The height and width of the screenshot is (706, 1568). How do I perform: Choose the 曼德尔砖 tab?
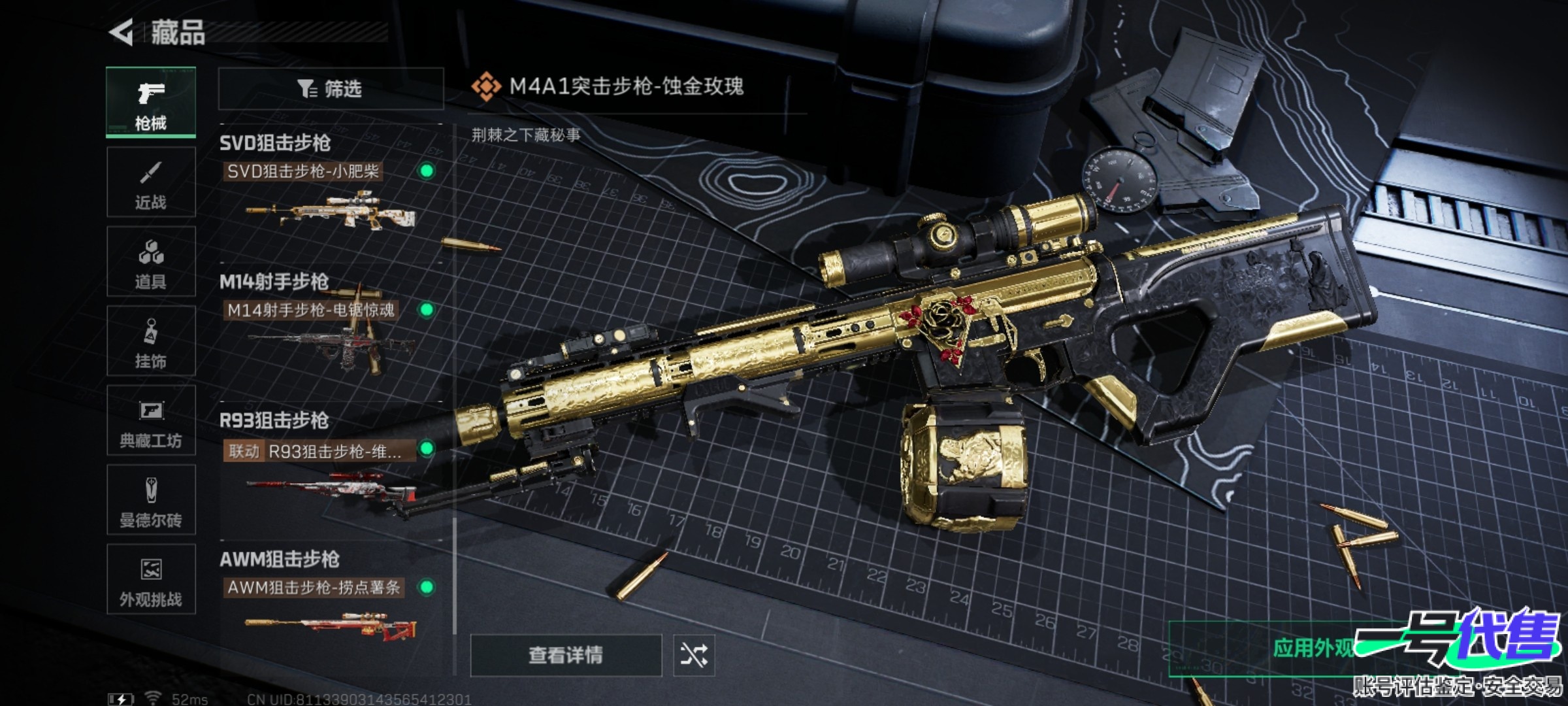151,500
